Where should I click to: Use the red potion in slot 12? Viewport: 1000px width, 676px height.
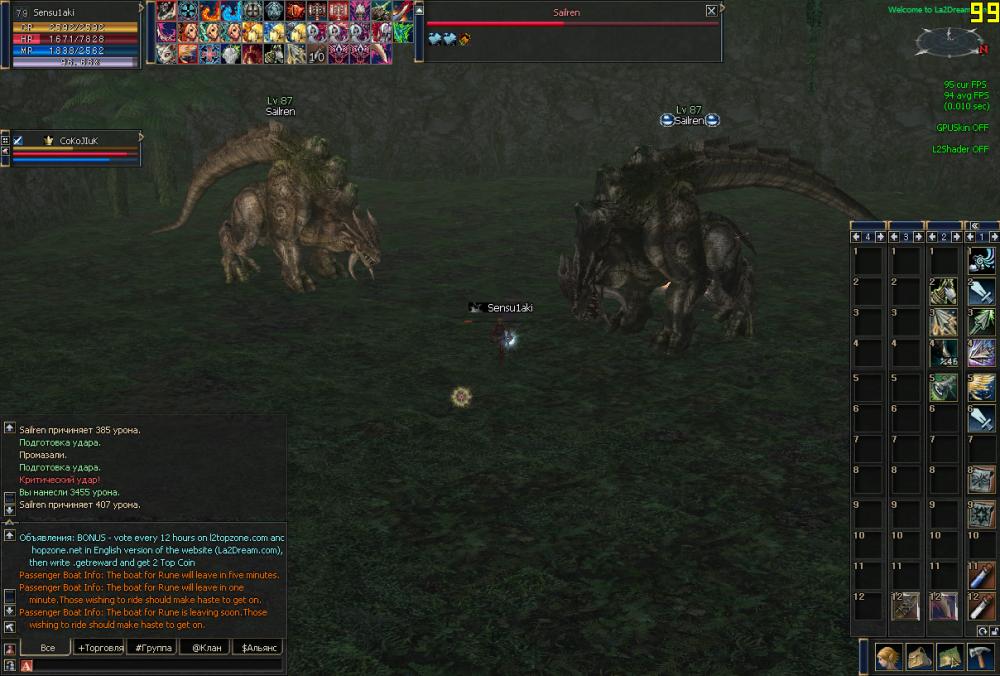click(x=982, y=606)
